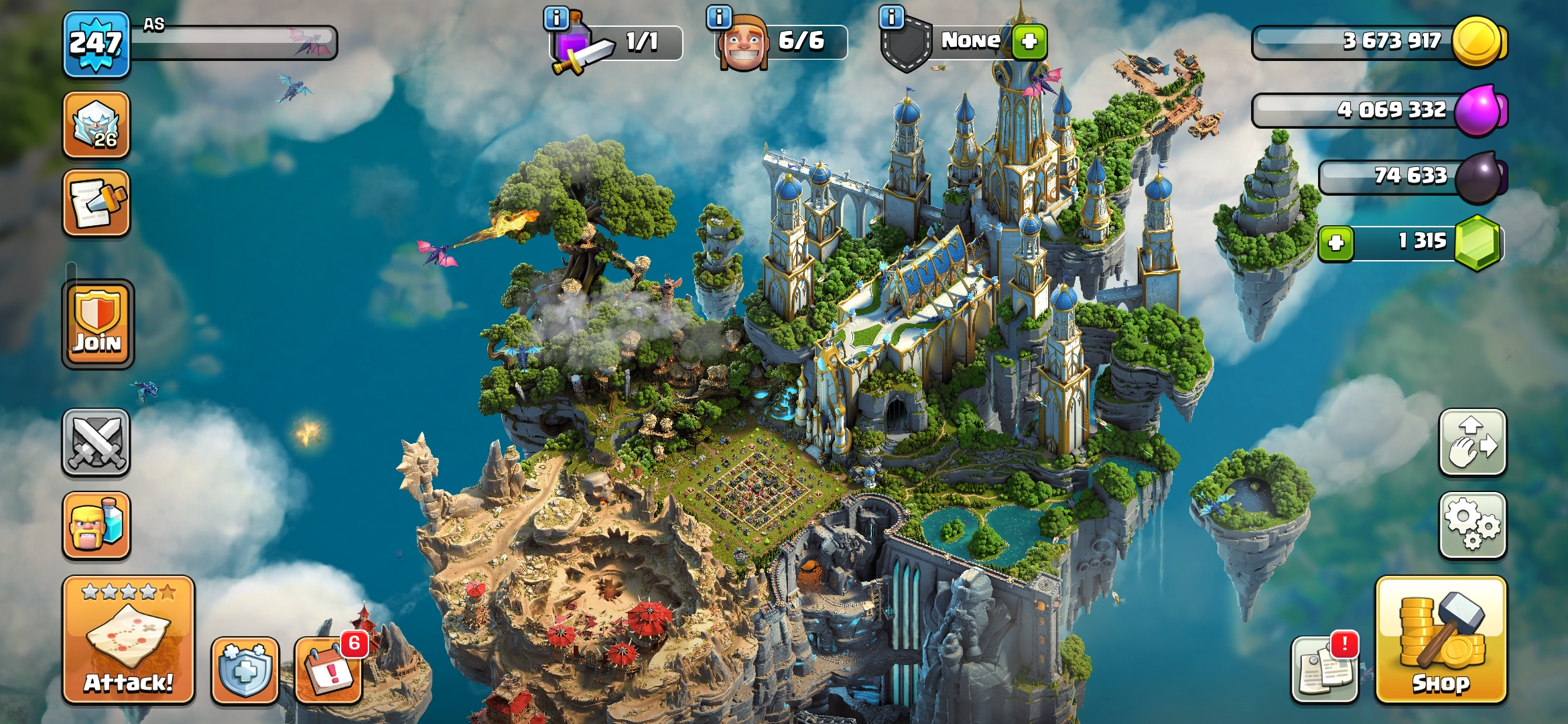
Task: Show shield info icon next to None
Action: (891, 17)
